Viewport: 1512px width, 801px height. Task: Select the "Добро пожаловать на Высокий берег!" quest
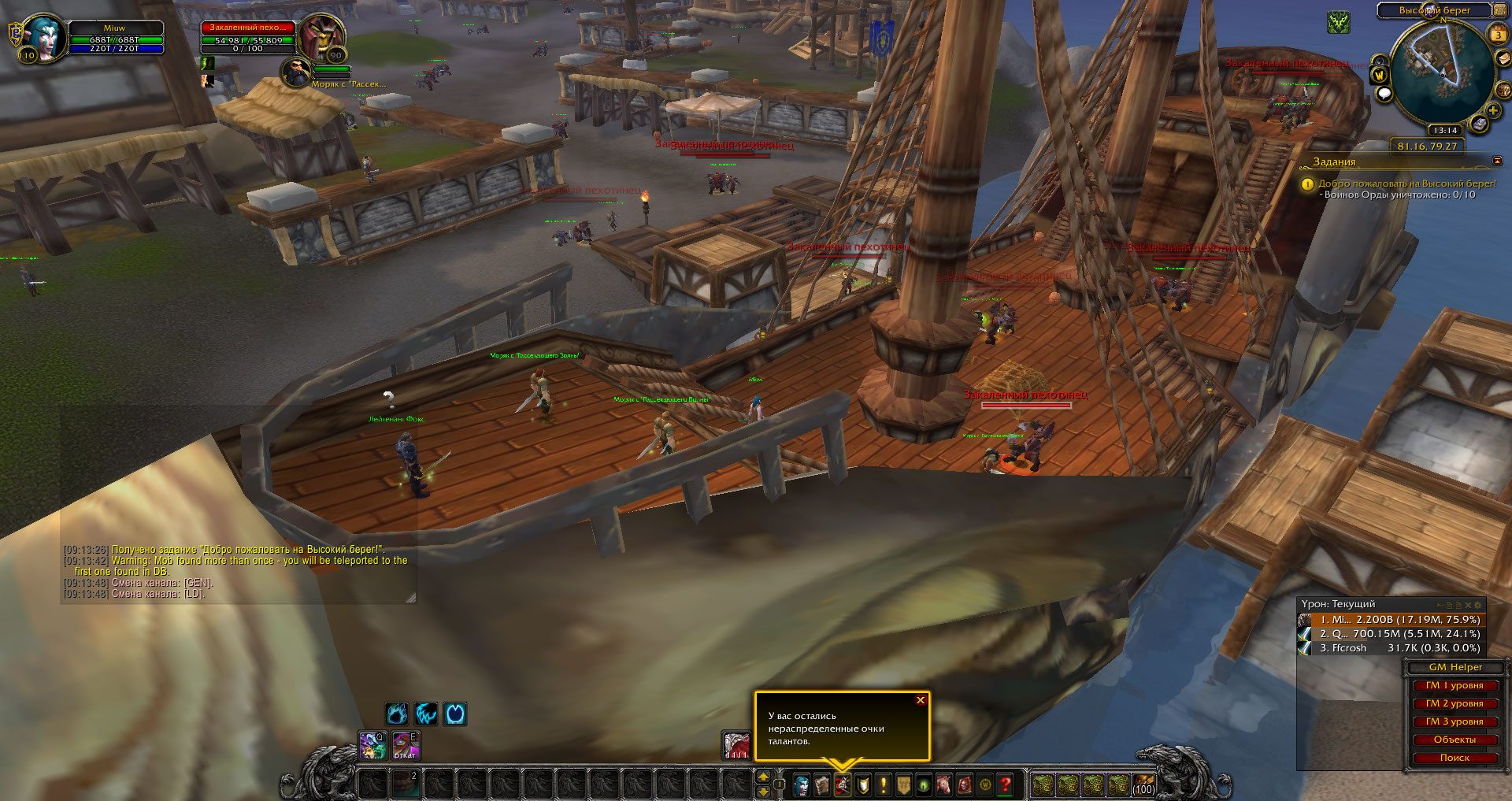[x=1406, y=184]
